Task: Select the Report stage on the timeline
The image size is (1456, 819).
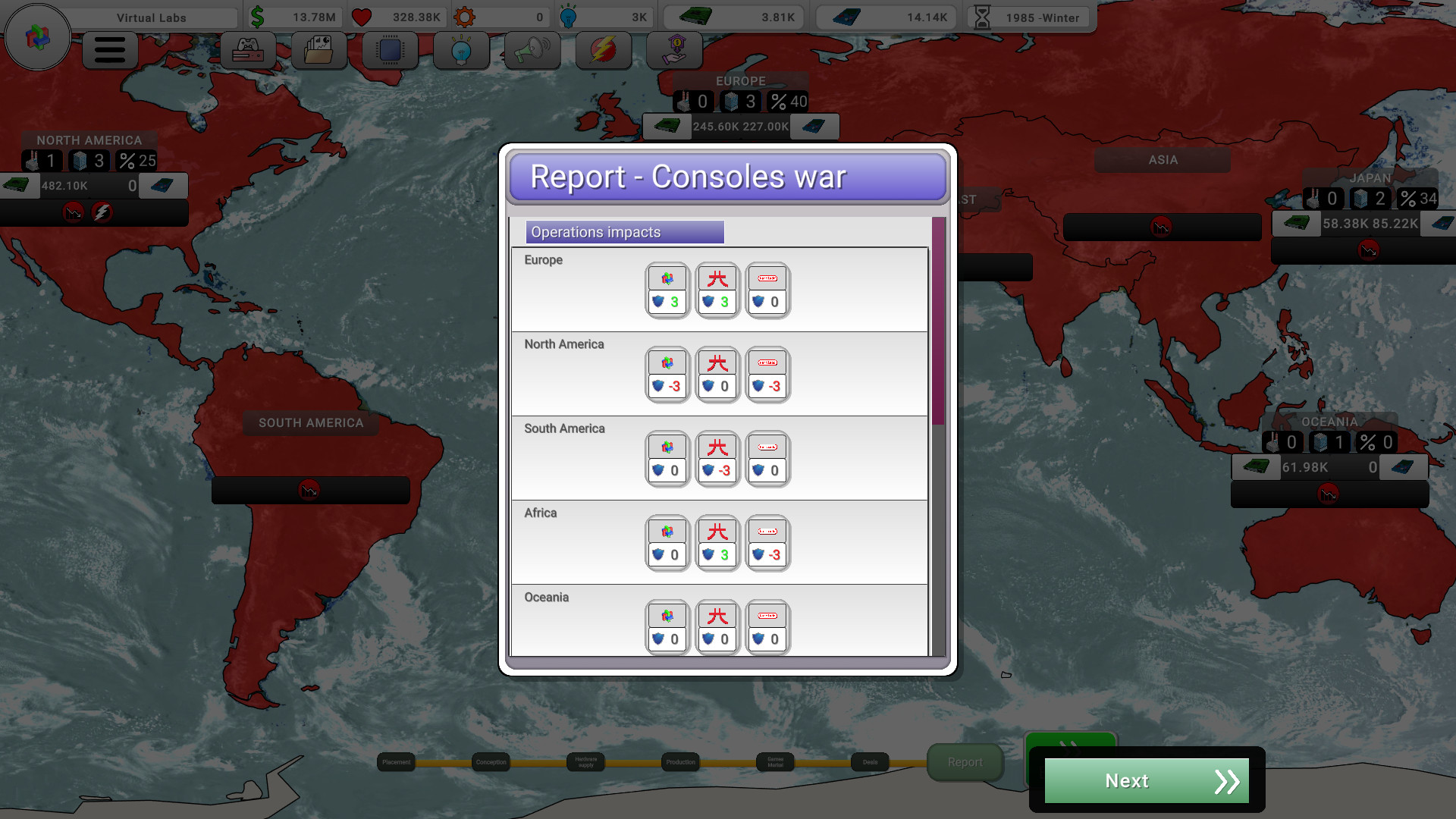Action: click(x=965, y=762)
